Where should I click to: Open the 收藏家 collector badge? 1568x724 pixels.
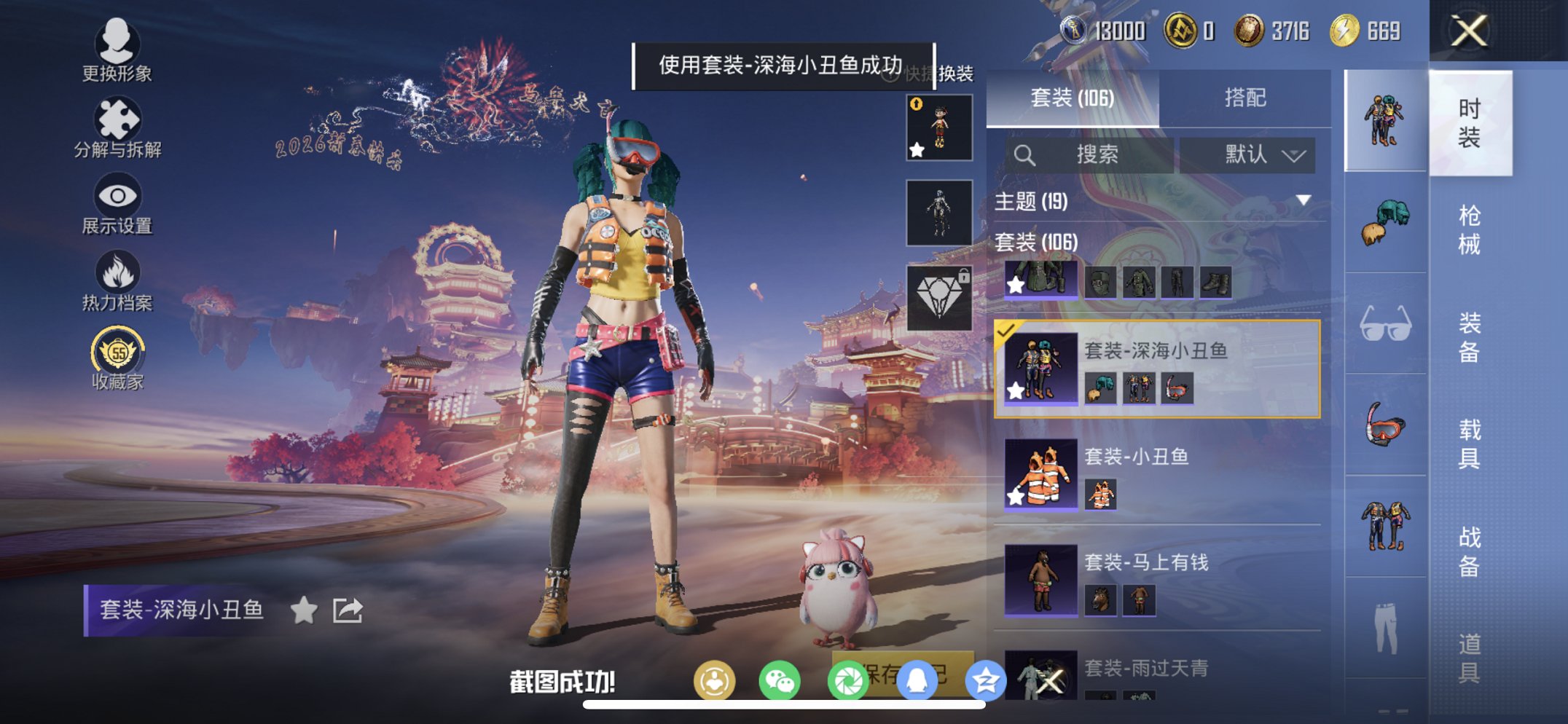117,355
